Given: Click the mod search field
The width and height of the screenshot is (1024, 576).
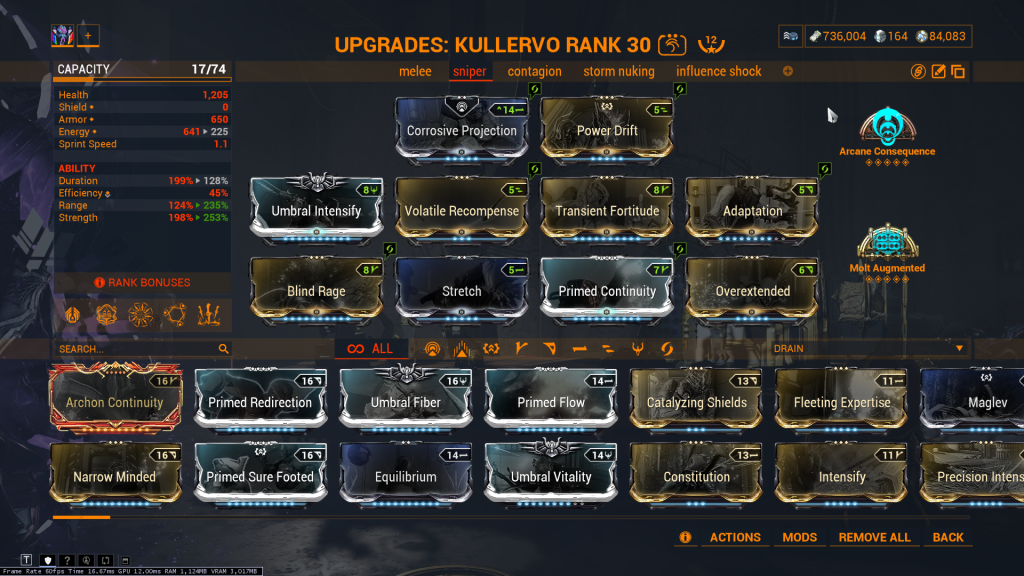Looking at the screenshot, I should pyautogui.click(x=135, y=349).
